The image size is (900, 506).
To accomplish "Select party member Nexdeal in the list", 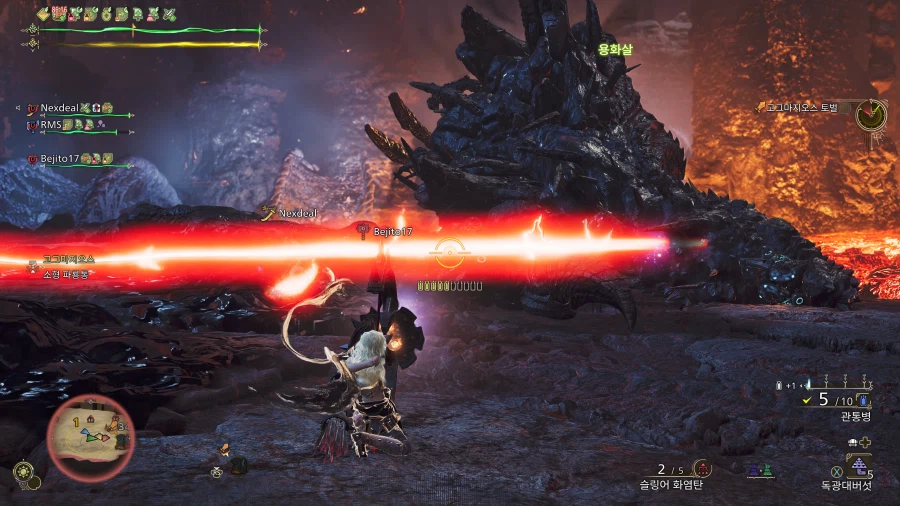I will tap(60, 107).
